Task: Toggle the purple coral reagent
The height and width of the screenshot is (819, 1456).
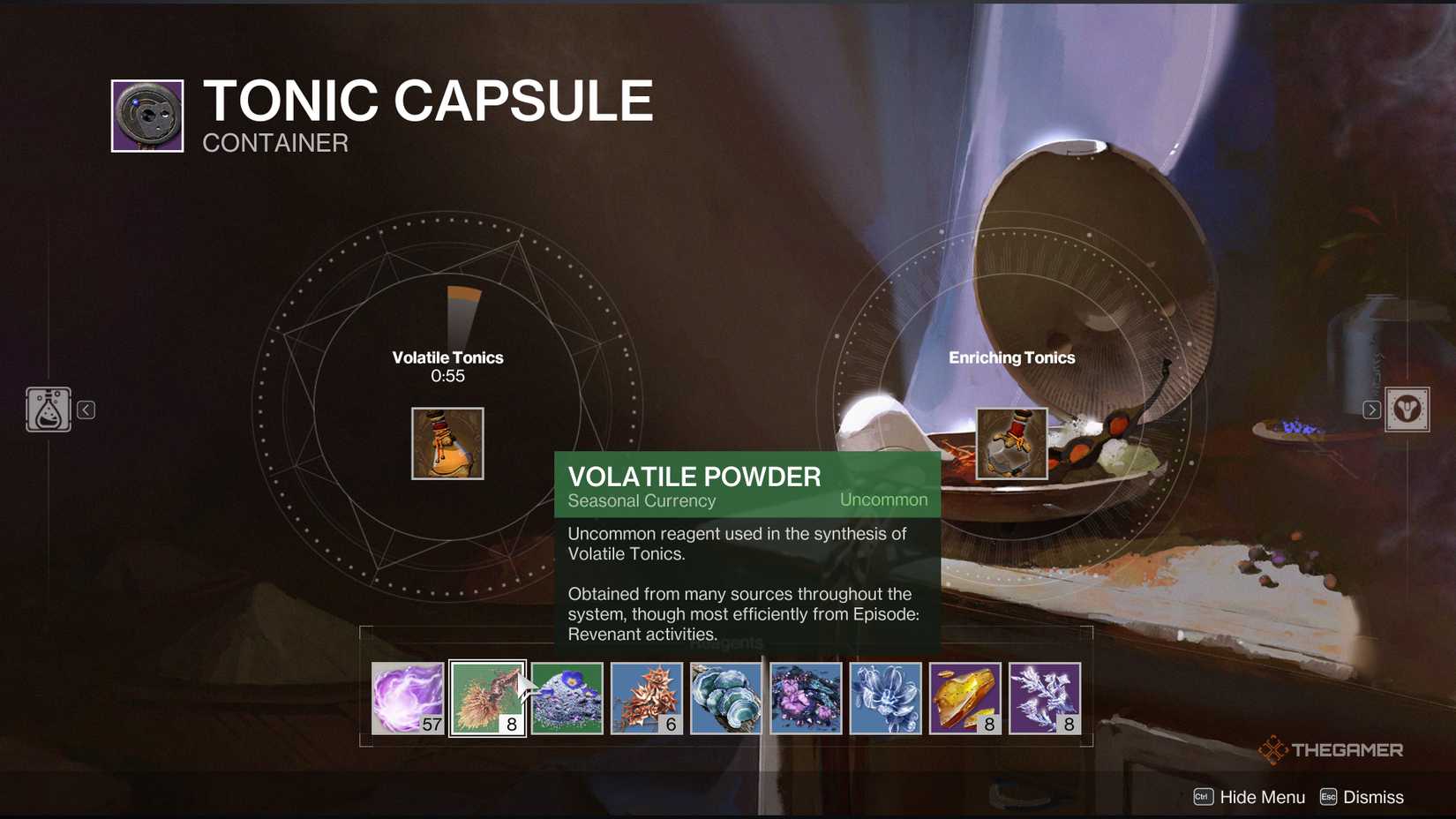Action: pos(805,699)
